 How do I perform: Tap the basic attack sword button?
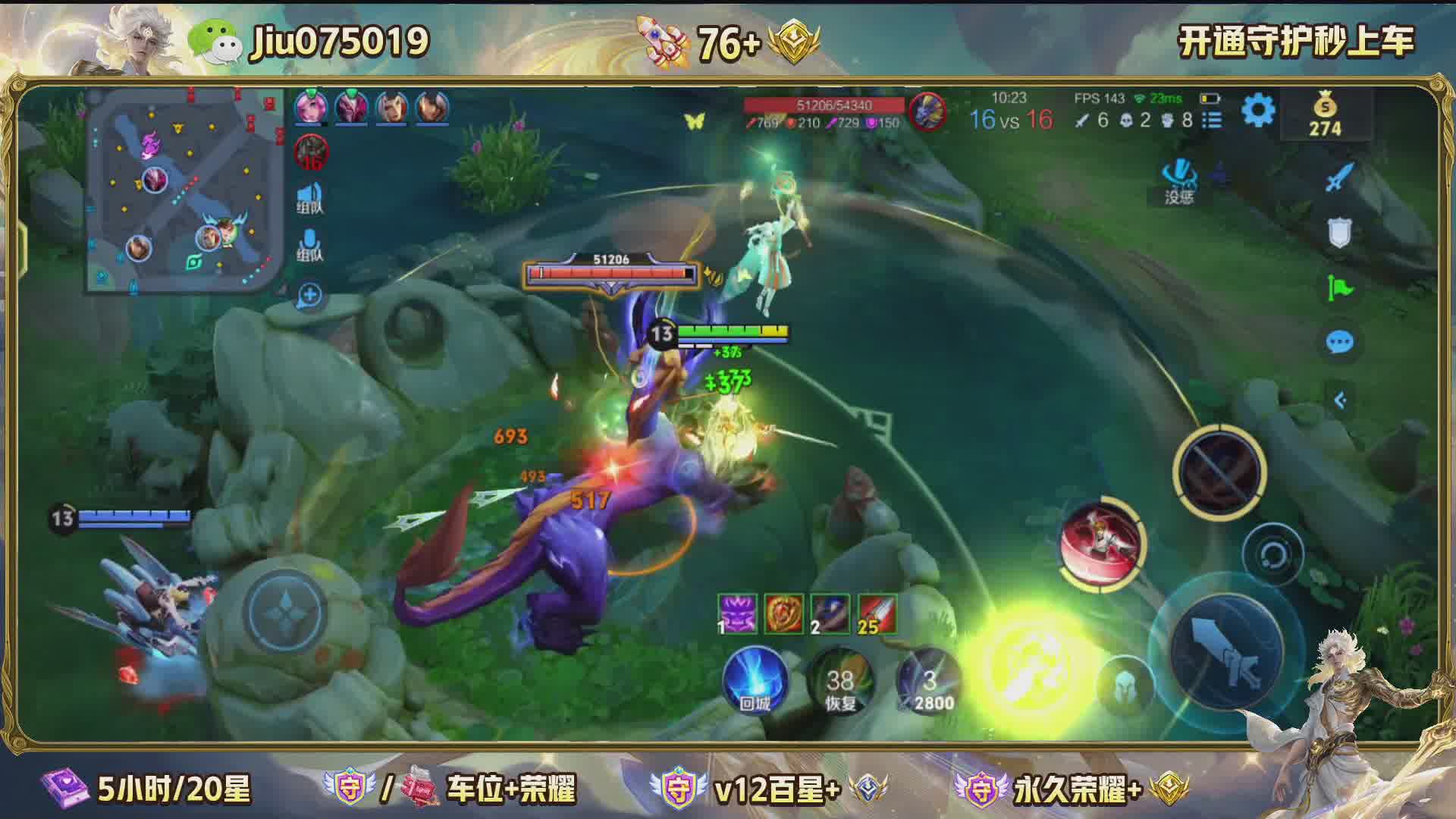pos(1225,652)
